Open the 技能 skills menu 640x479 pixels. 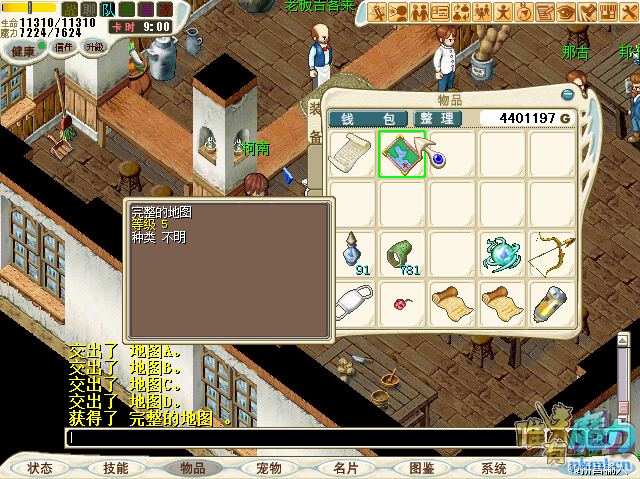[115, 468]
